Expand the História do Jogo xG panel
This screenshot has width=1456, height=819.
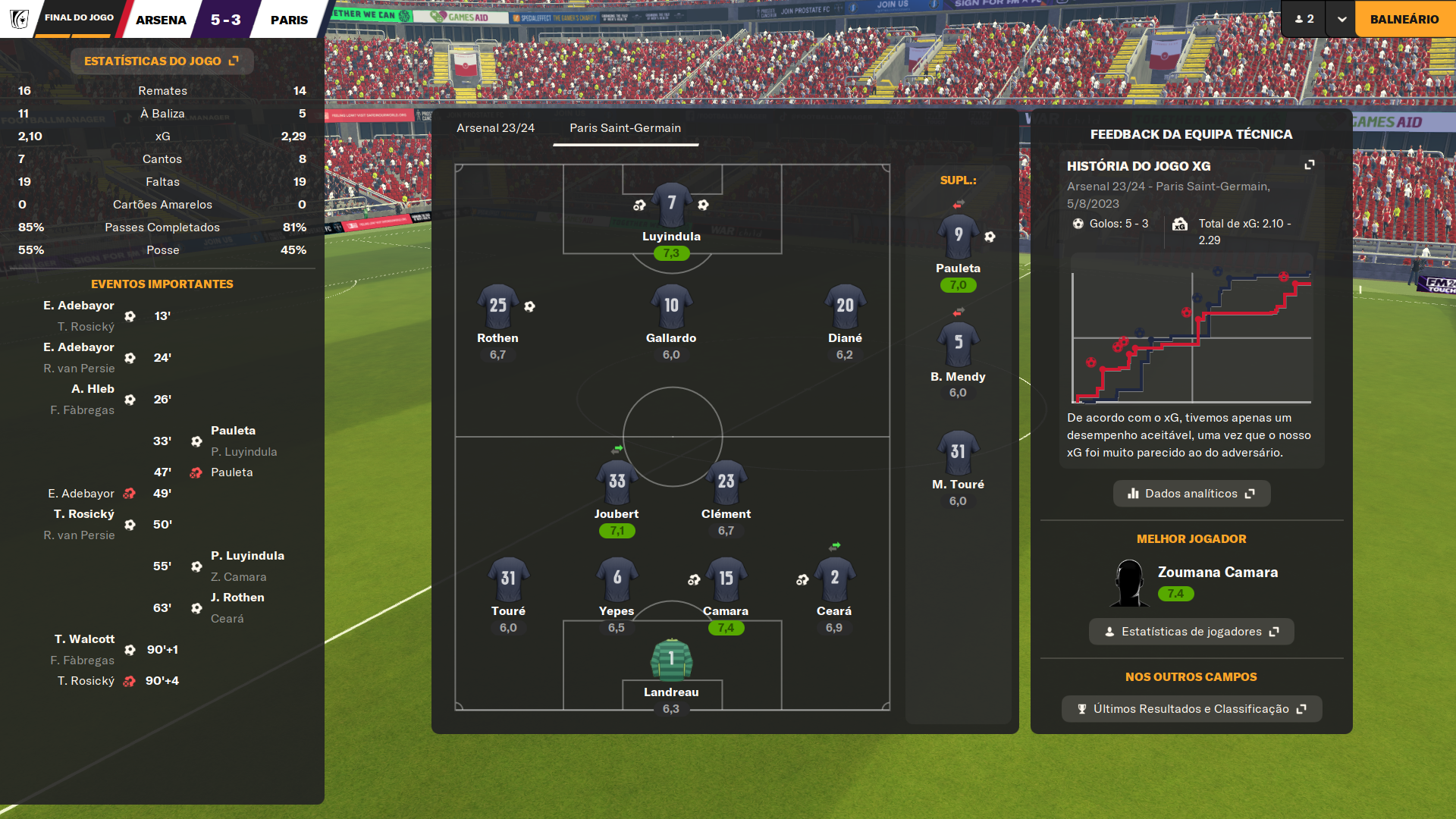click(x=1309, y=165)
